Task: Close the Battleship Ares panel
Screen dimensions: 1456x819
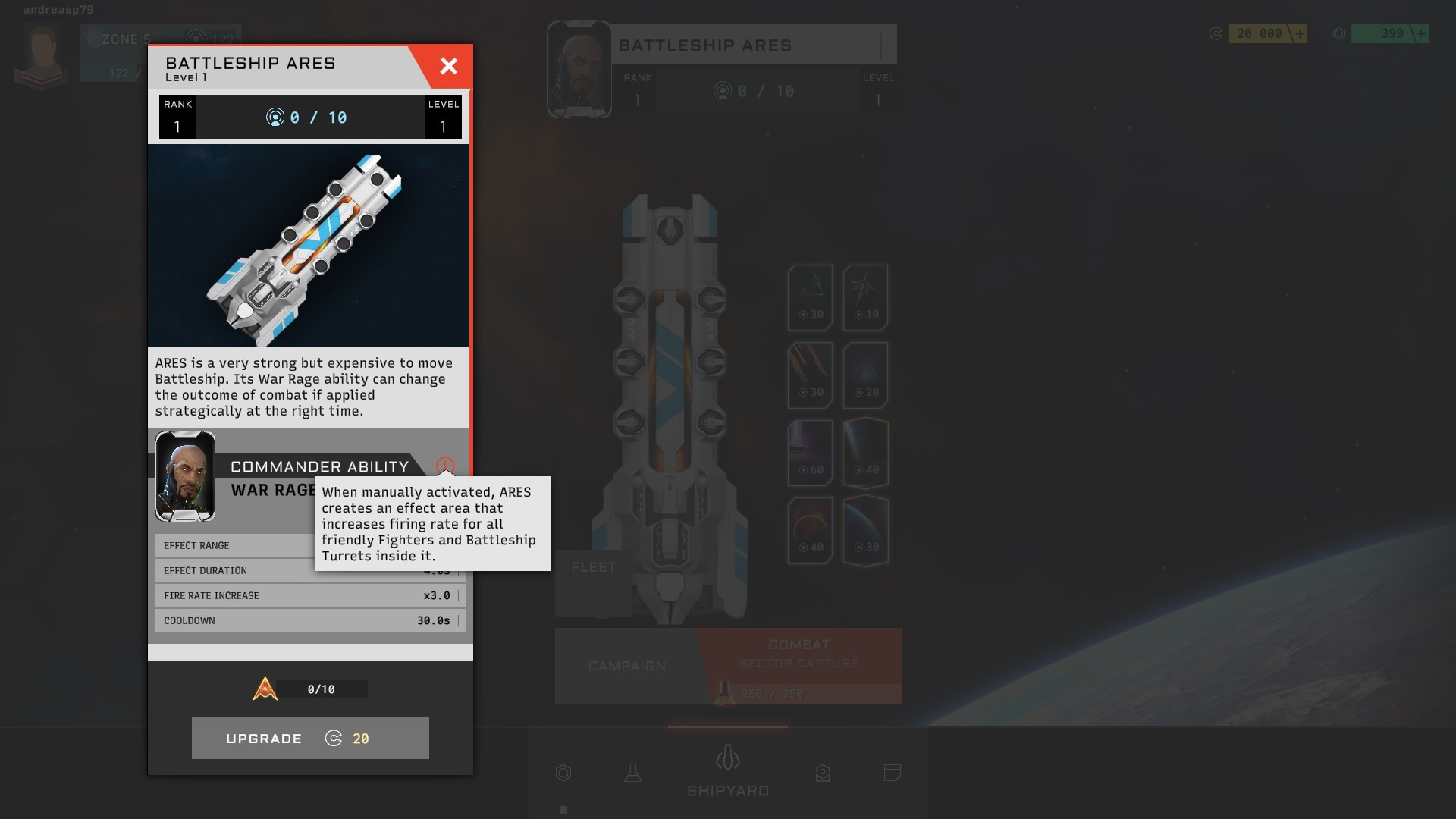Action: click(448, 67)
